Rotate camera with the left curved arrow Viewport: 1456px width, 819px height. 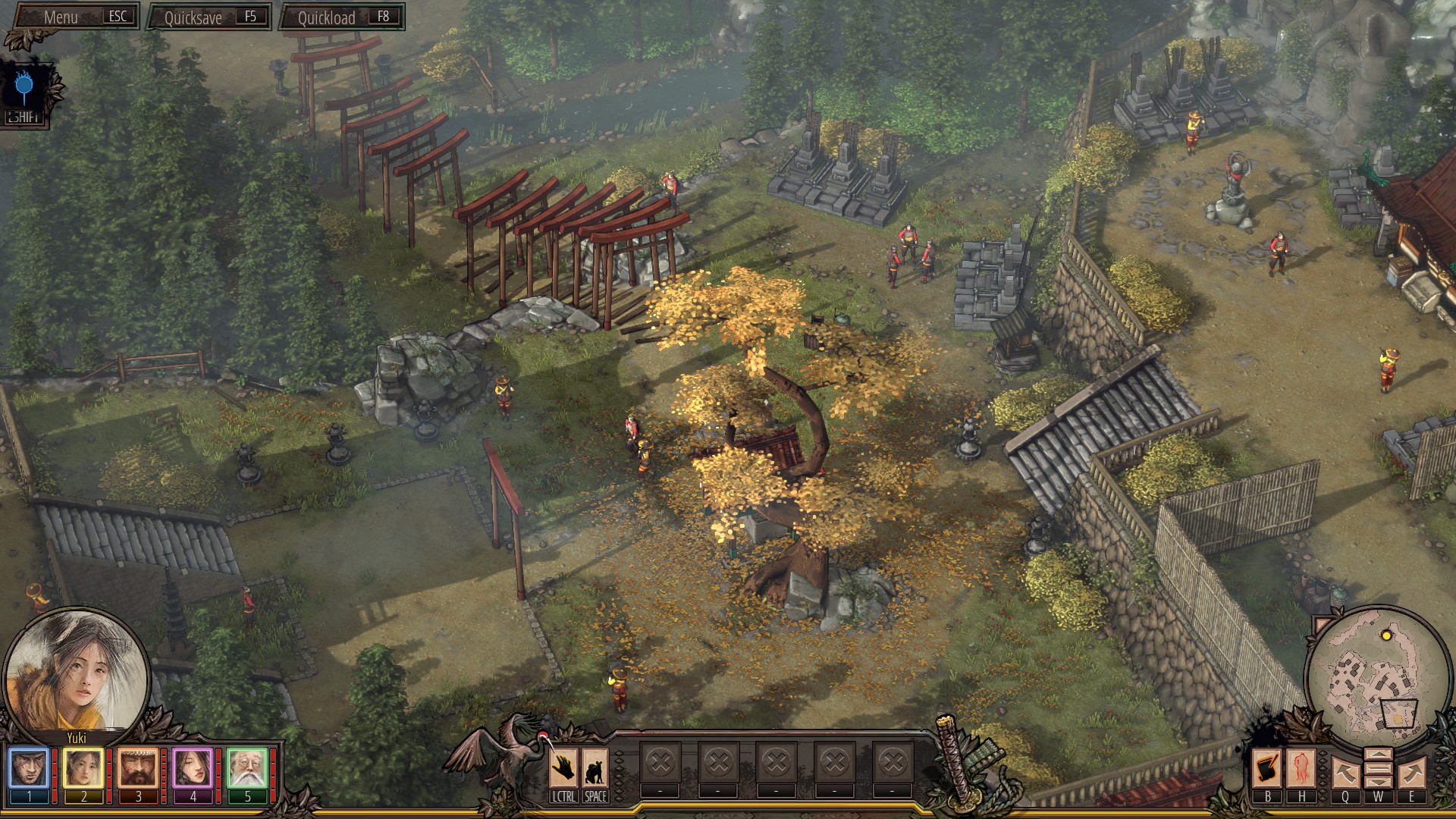tap(1345, 772)
